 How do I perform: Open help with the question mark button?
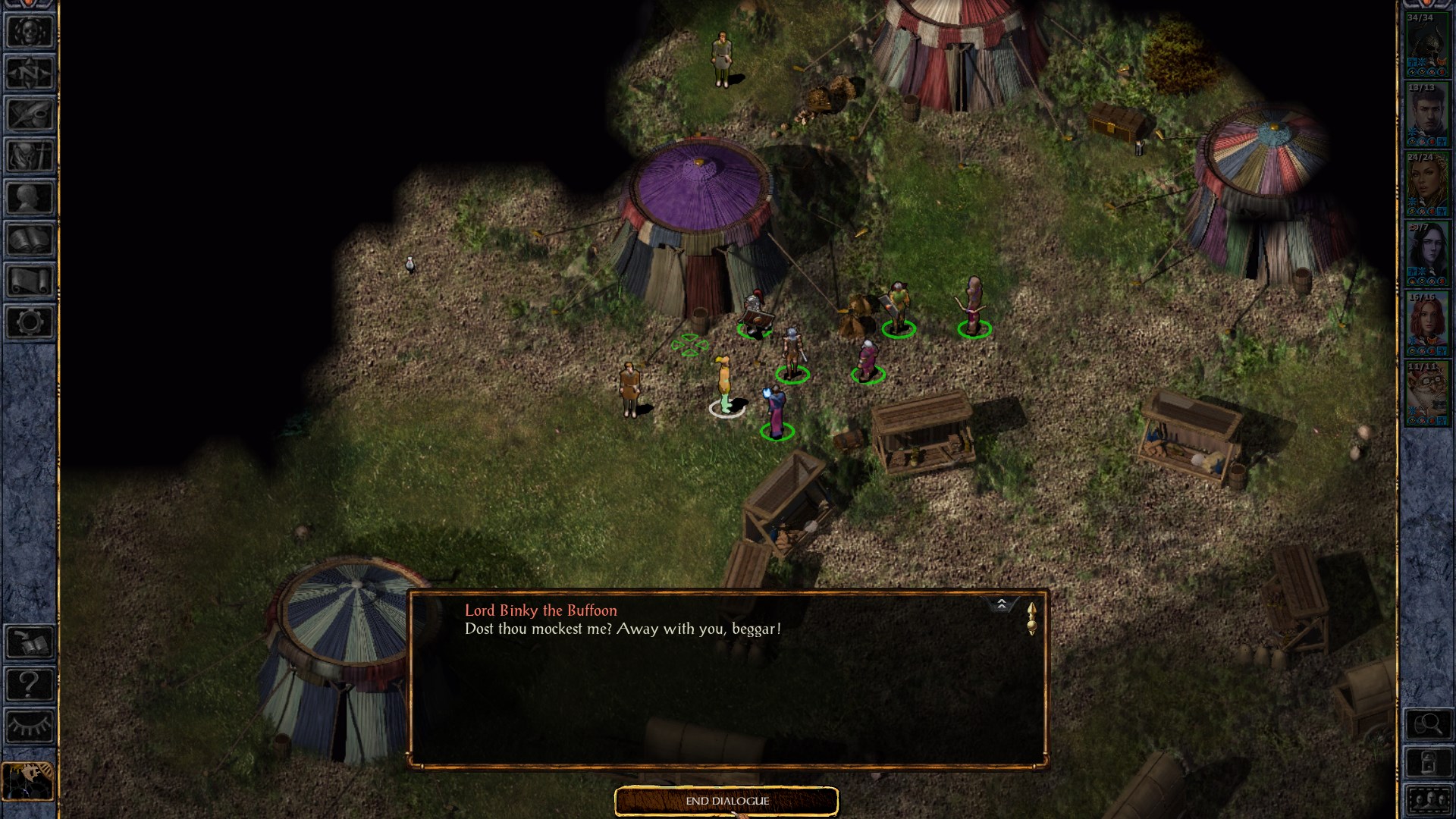click(30, 685)
